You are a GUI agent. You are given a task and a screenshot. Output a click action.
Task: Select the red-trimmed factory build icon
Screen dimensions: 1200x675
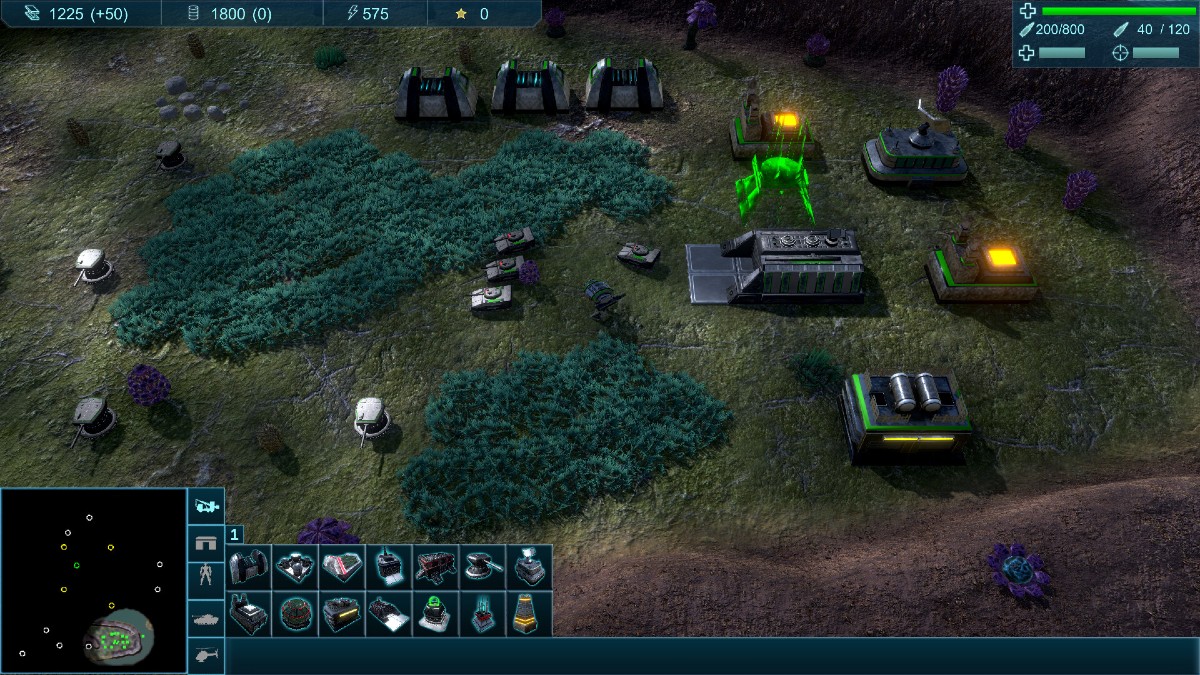(435, 567)
